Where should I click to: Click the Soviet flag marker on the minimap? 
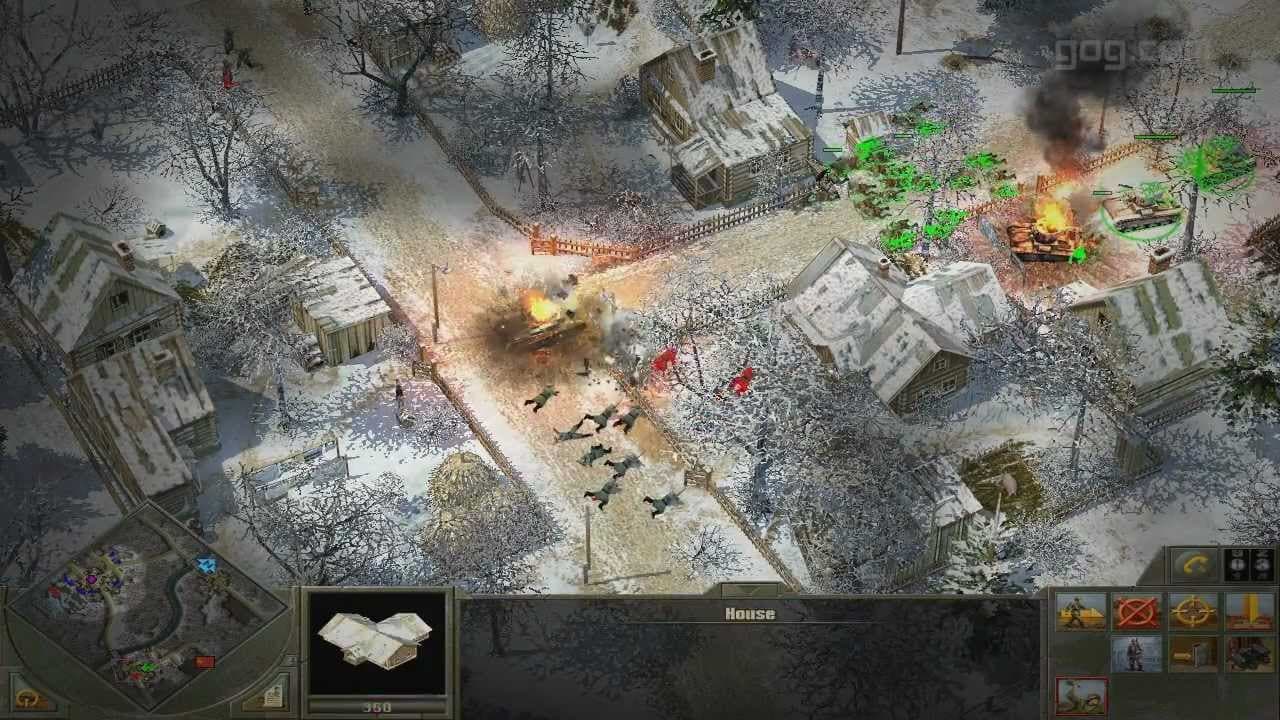click(205, 662)
